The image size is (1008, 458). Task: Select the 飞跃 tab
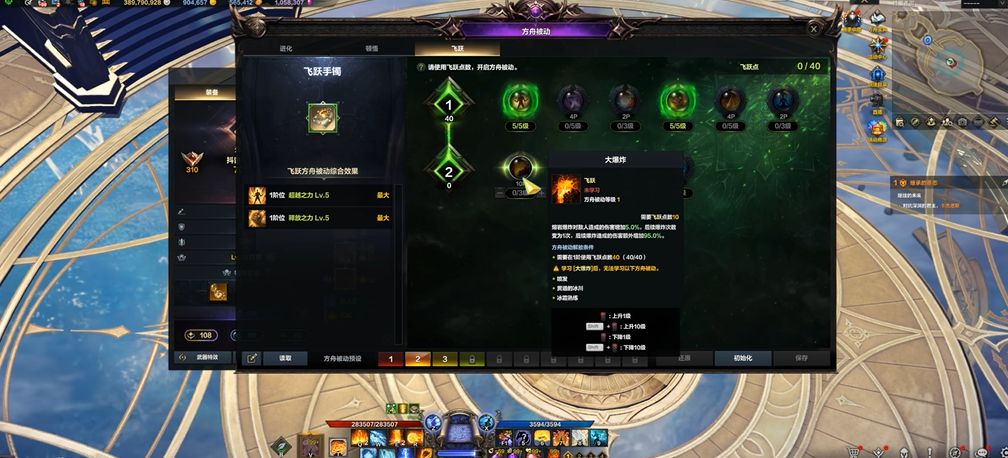[457, 48]
